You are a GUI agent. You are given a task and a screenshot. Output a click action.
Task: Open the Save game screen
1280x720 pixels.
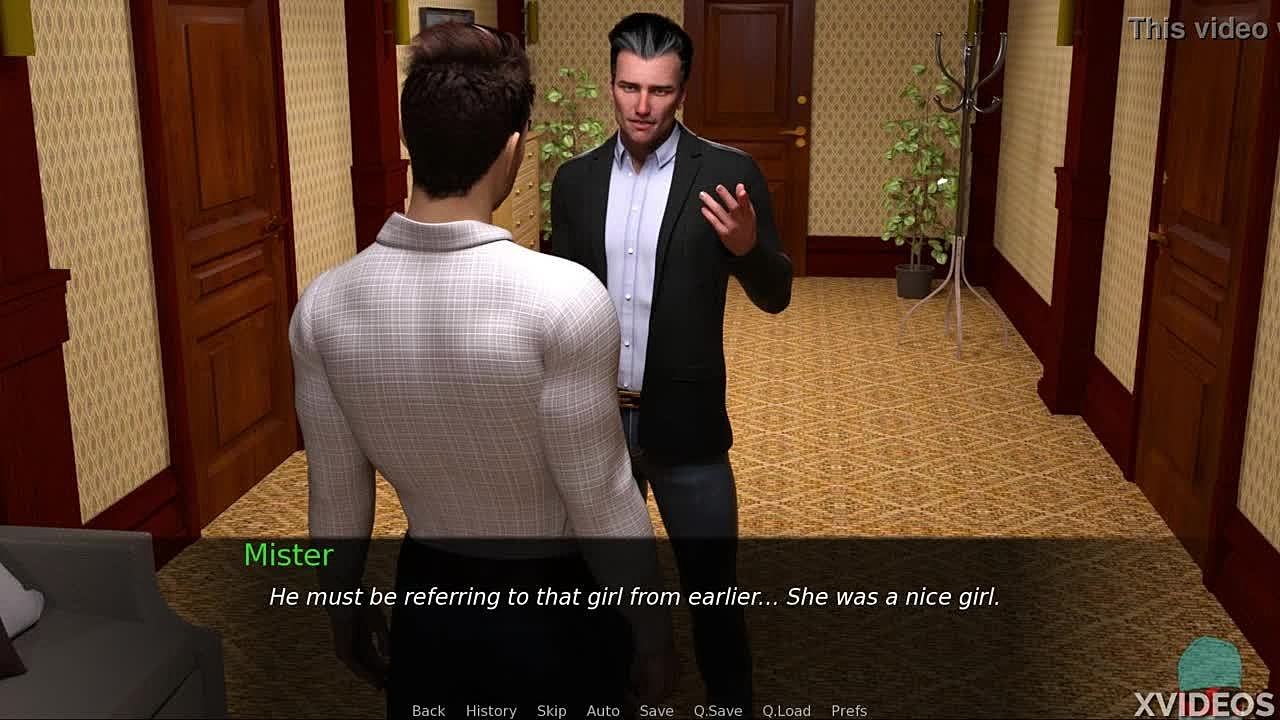coord(656,710)
